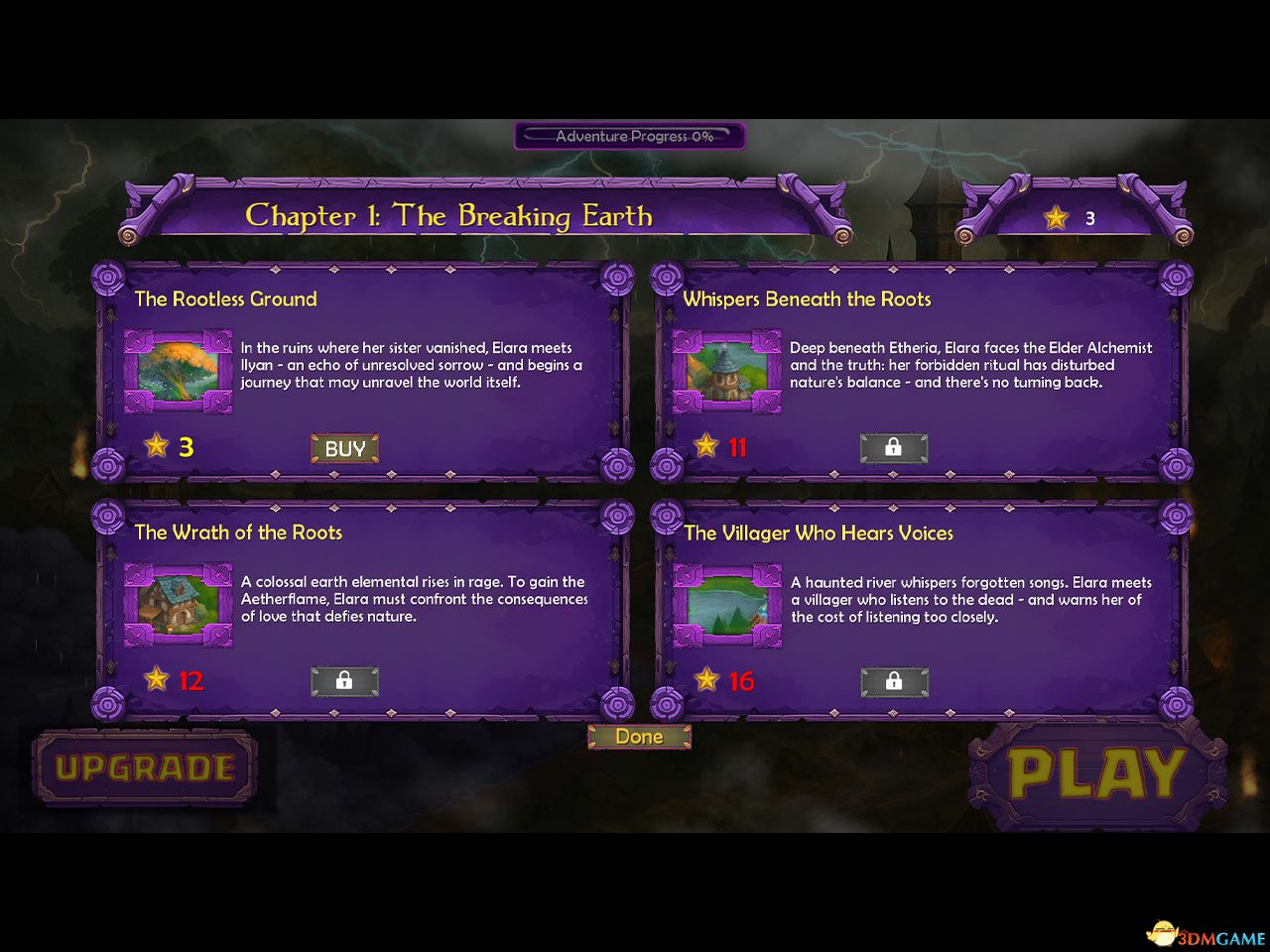This screenshot has height=952, width=1270.
Task: Click the glowing tree thumbnail for The Rootless Ground
Action: pos(178,372)
